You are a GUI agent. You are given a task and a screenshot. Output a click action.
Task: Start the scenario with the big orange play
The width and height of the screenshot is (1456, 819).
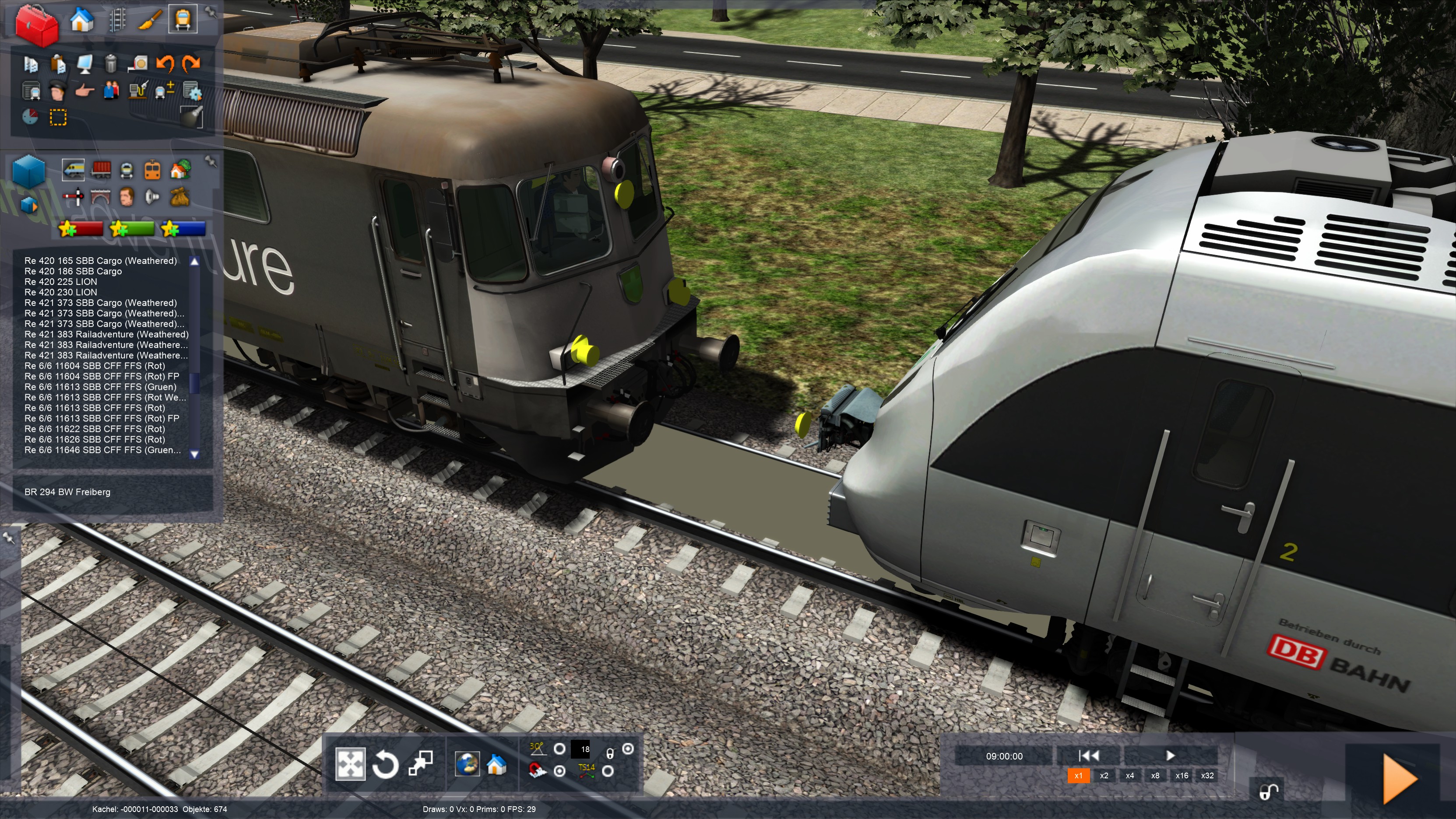pos(1399,779)
